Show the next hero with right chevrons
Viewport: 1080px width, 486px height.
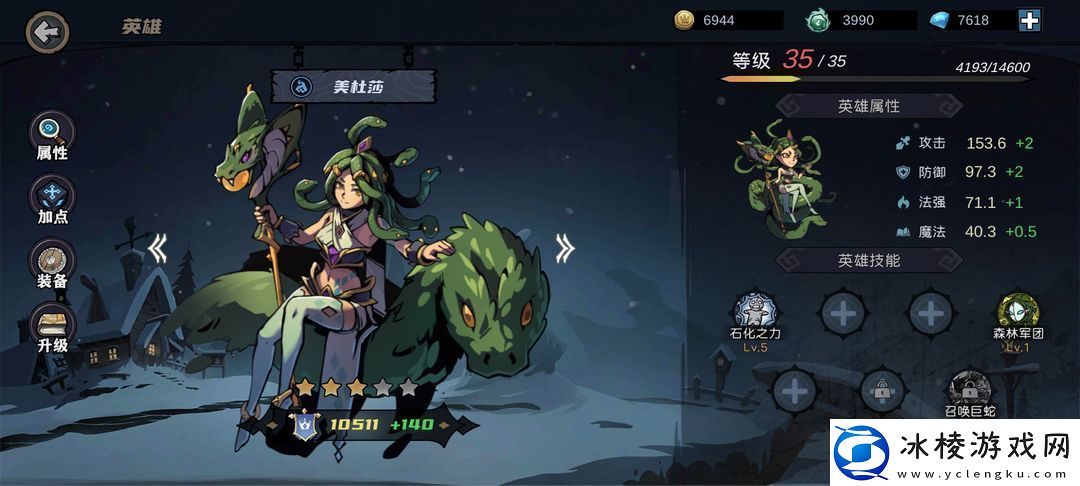coord(566,248)
